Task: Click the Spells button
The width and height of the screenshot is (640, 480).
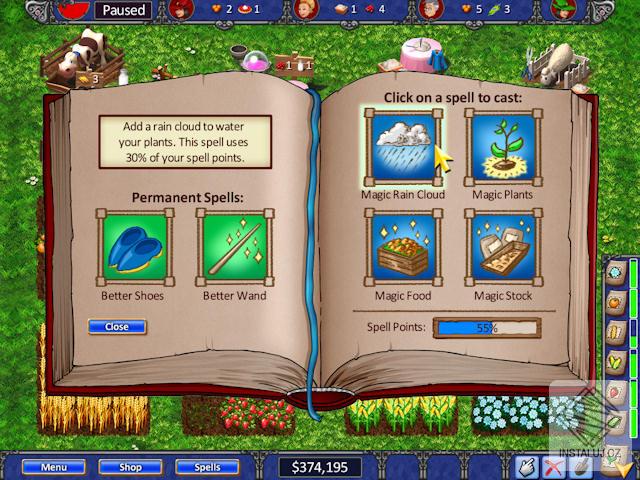Action: point(207,466)
